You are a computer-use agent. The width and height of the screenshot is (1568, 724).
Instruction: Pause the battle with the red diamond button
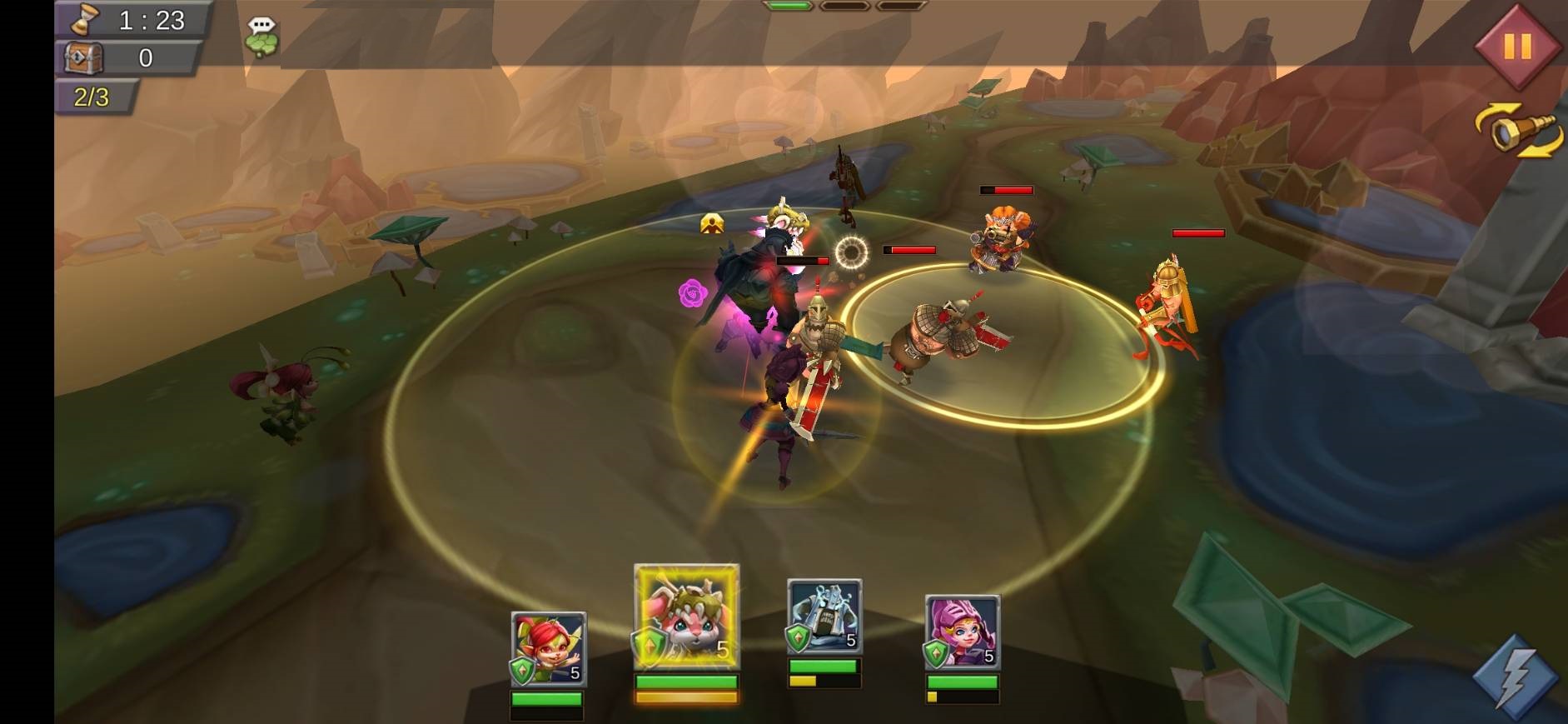[x=1516, y=46]
